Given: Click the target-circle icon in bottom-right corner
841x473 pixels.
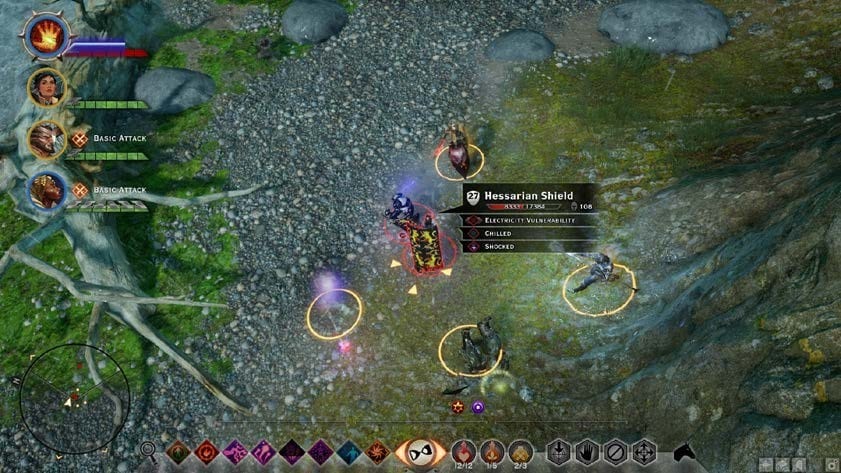Looking at the screenshot, I should [x=830, y=464].
